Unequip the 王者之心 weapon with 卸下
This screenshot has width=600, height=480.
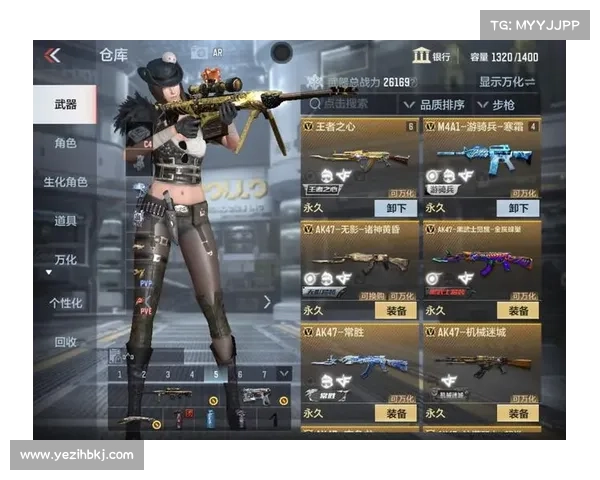point(396,208)
